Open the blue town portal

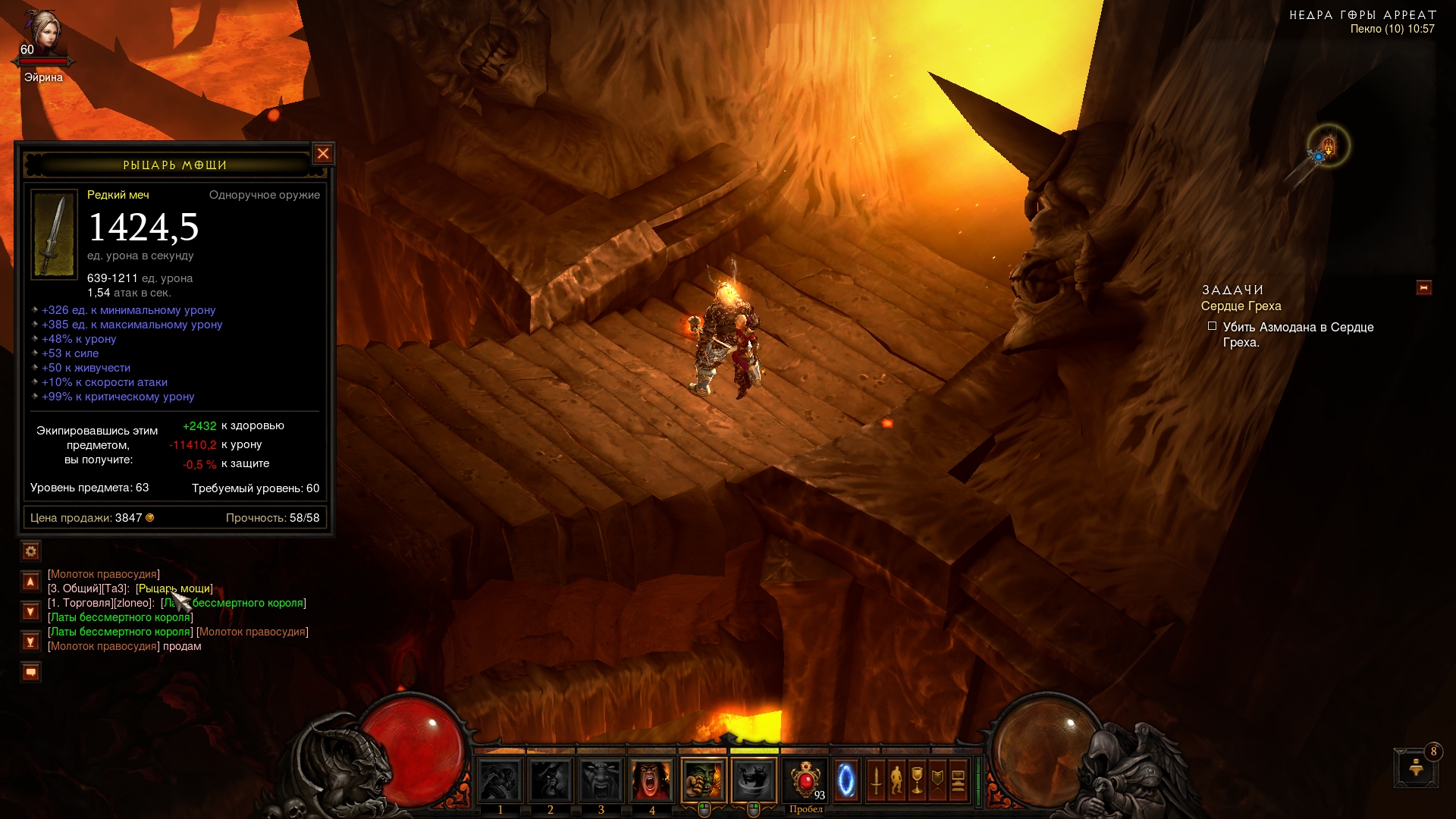[846, 780]
